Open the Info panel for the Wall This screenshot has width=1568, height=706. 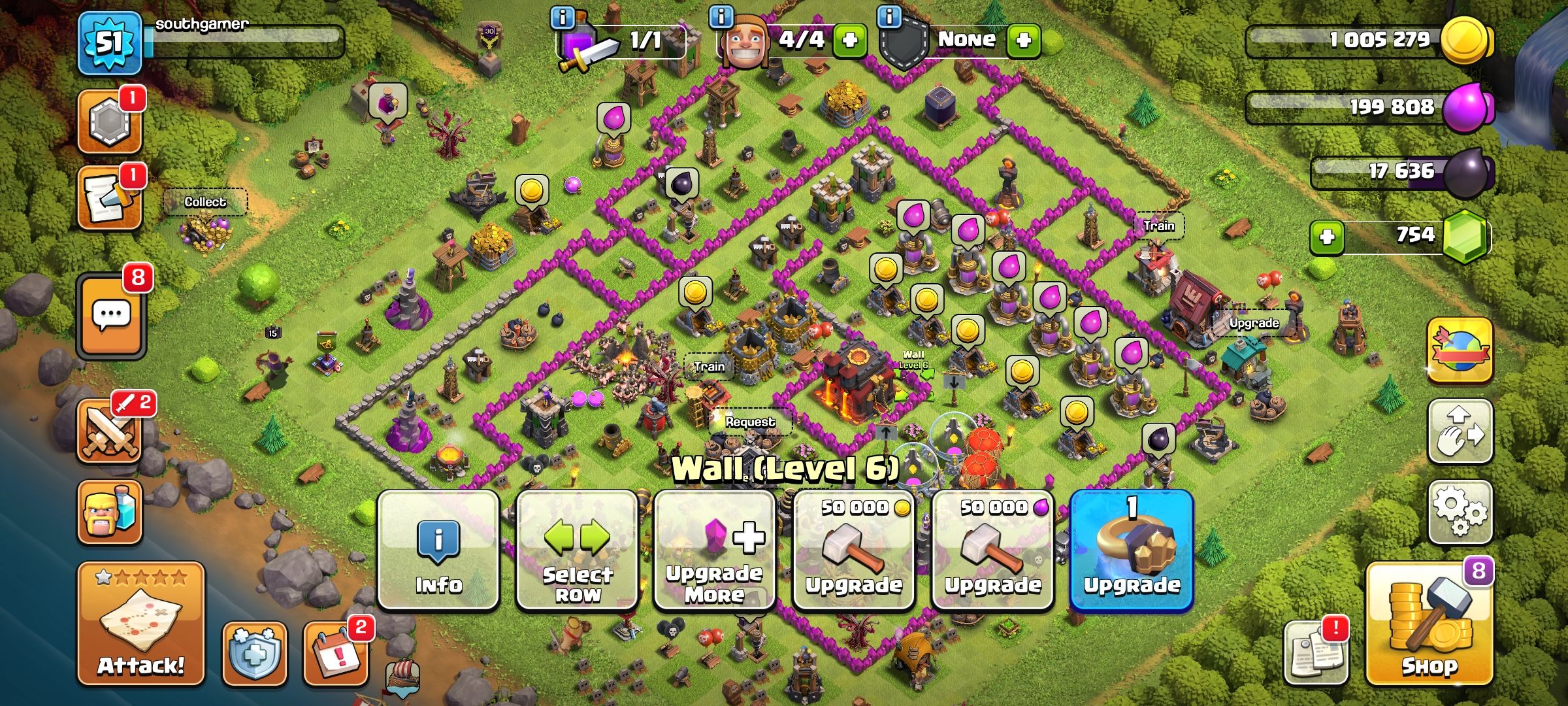[x=438, y=552]
